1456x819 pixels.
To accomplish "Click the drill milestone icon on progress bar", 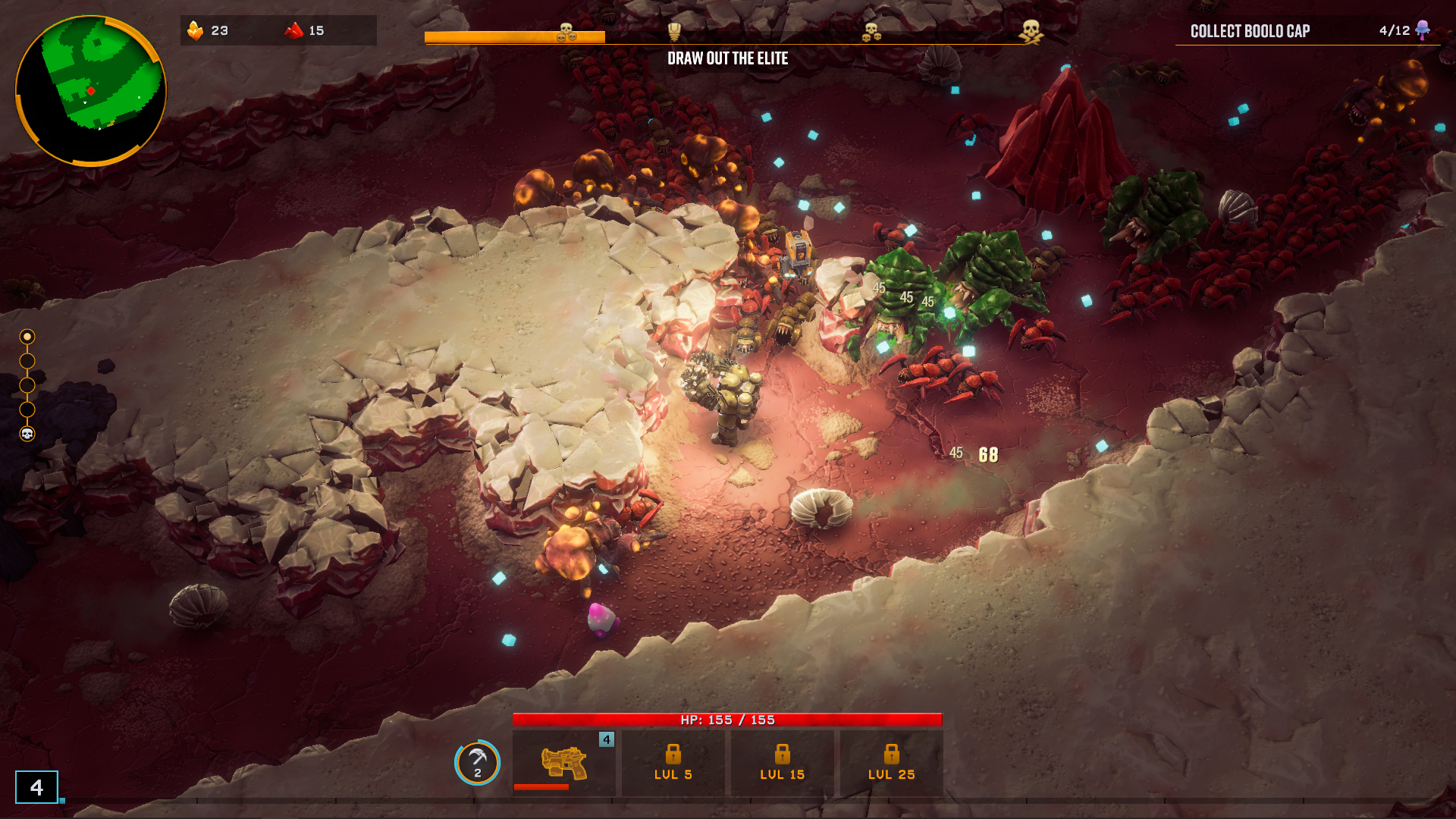I will click(674, 33).
